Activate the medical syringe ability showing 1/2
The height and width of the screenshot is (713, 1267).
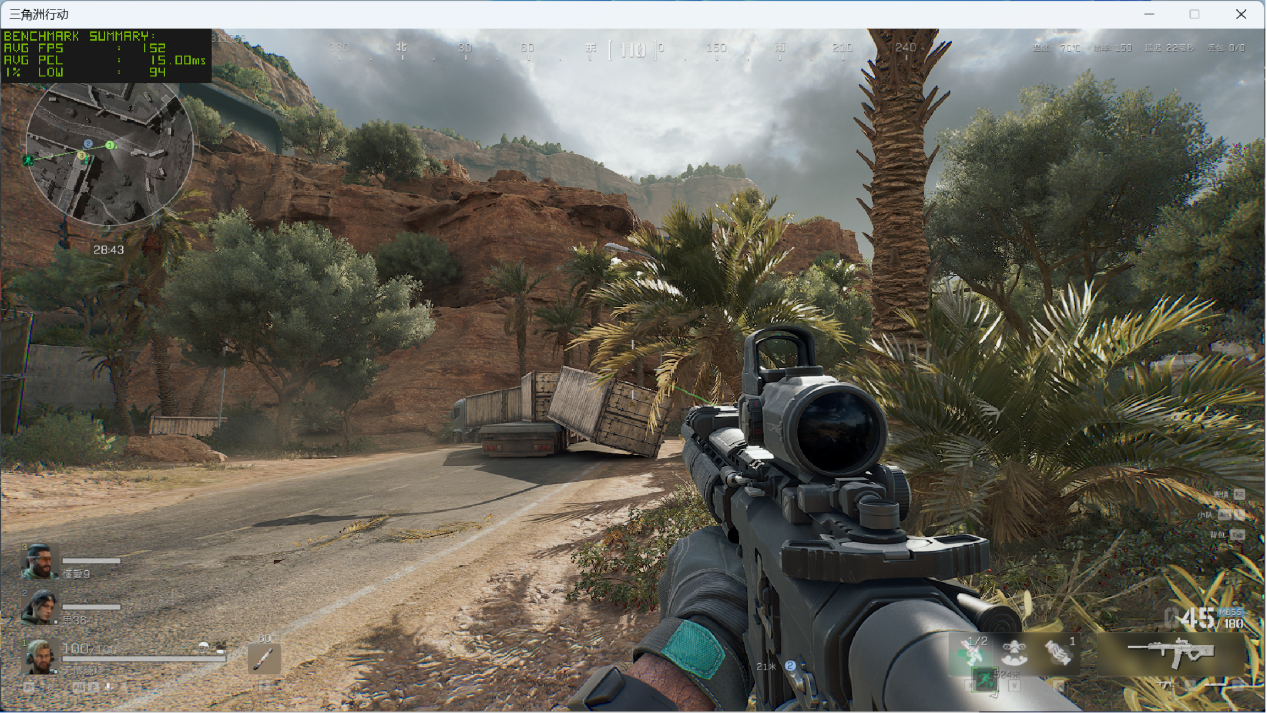click(970, 652)
